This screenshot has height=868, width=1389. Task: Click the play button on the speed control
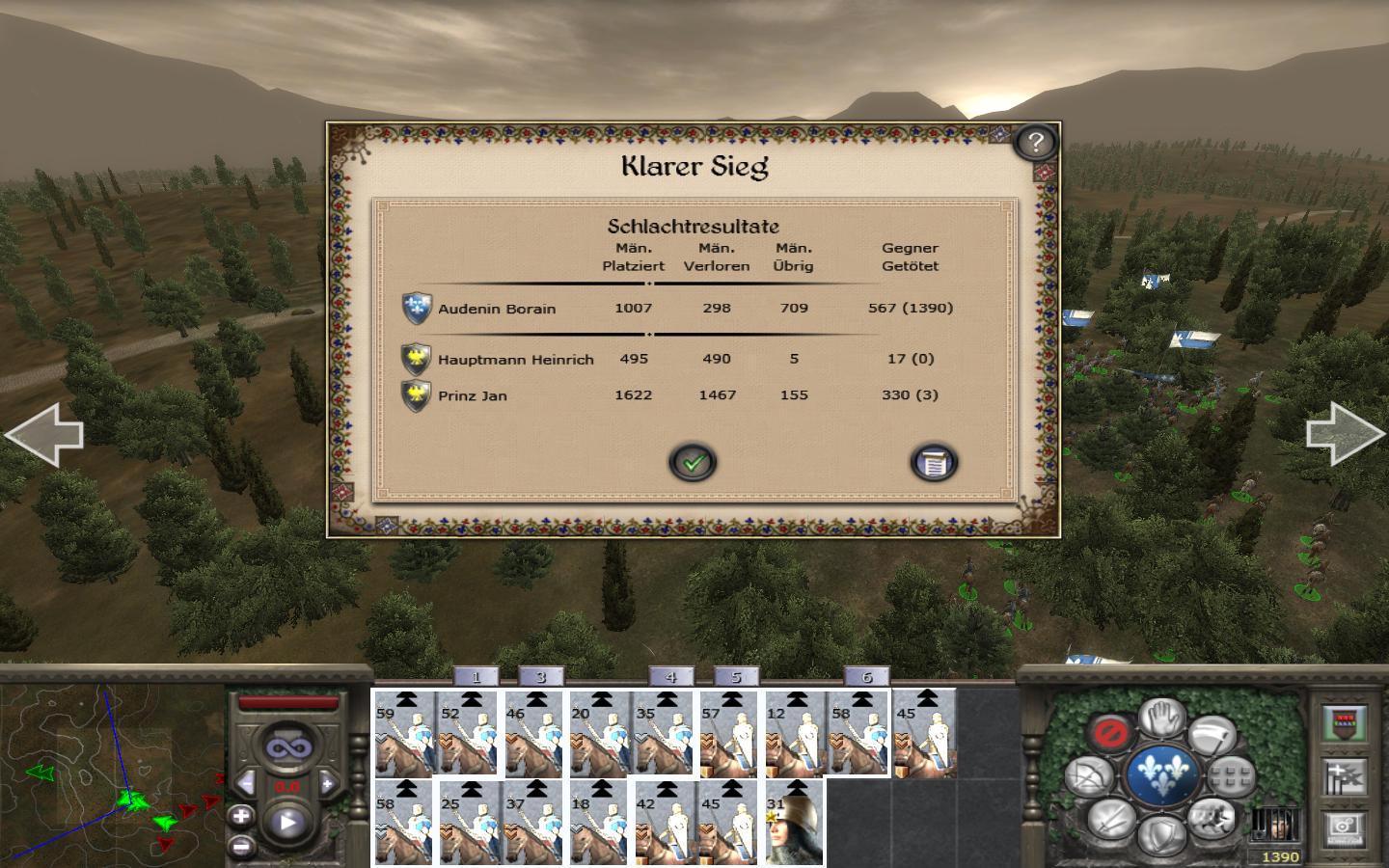[287, 824]
